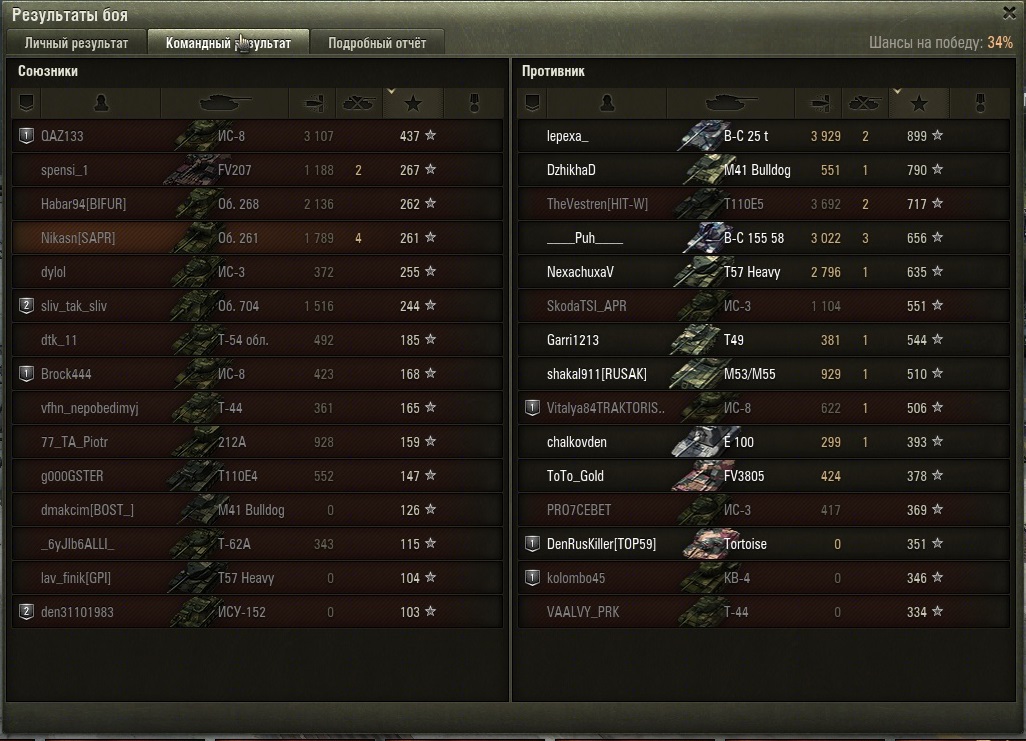This screenshot has height=741, width=1026.
Task: Select the Командный результат tab
Action: point(228,43)
